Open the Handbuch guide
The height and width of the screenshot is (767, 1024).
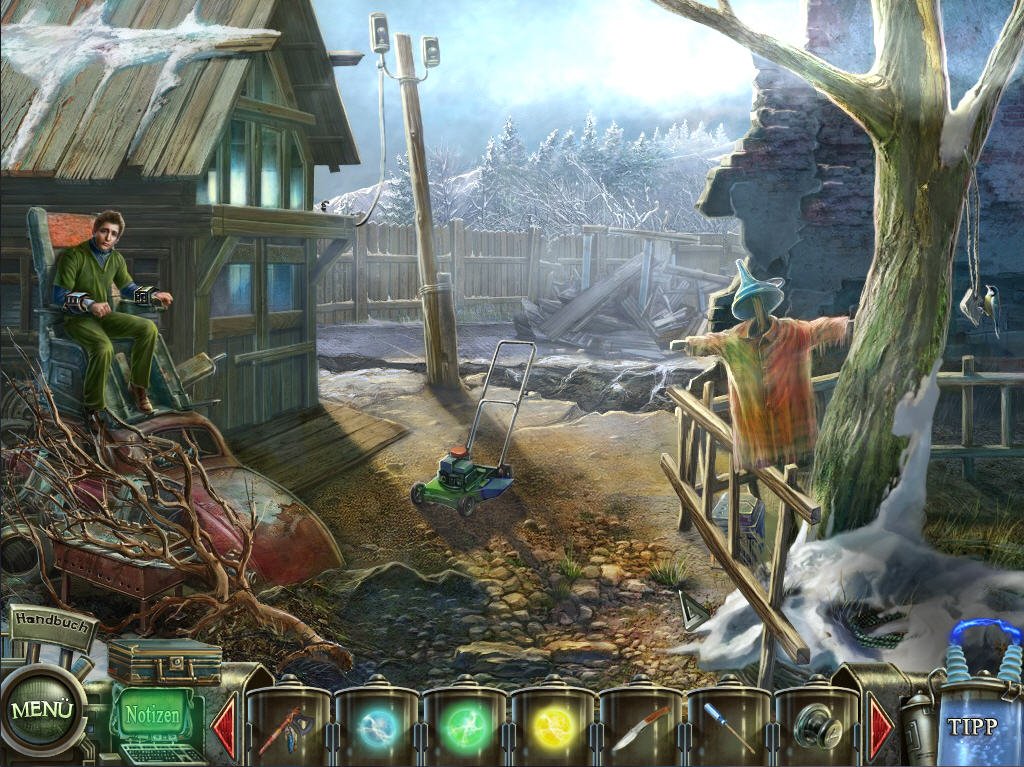(x=52, y=620)
